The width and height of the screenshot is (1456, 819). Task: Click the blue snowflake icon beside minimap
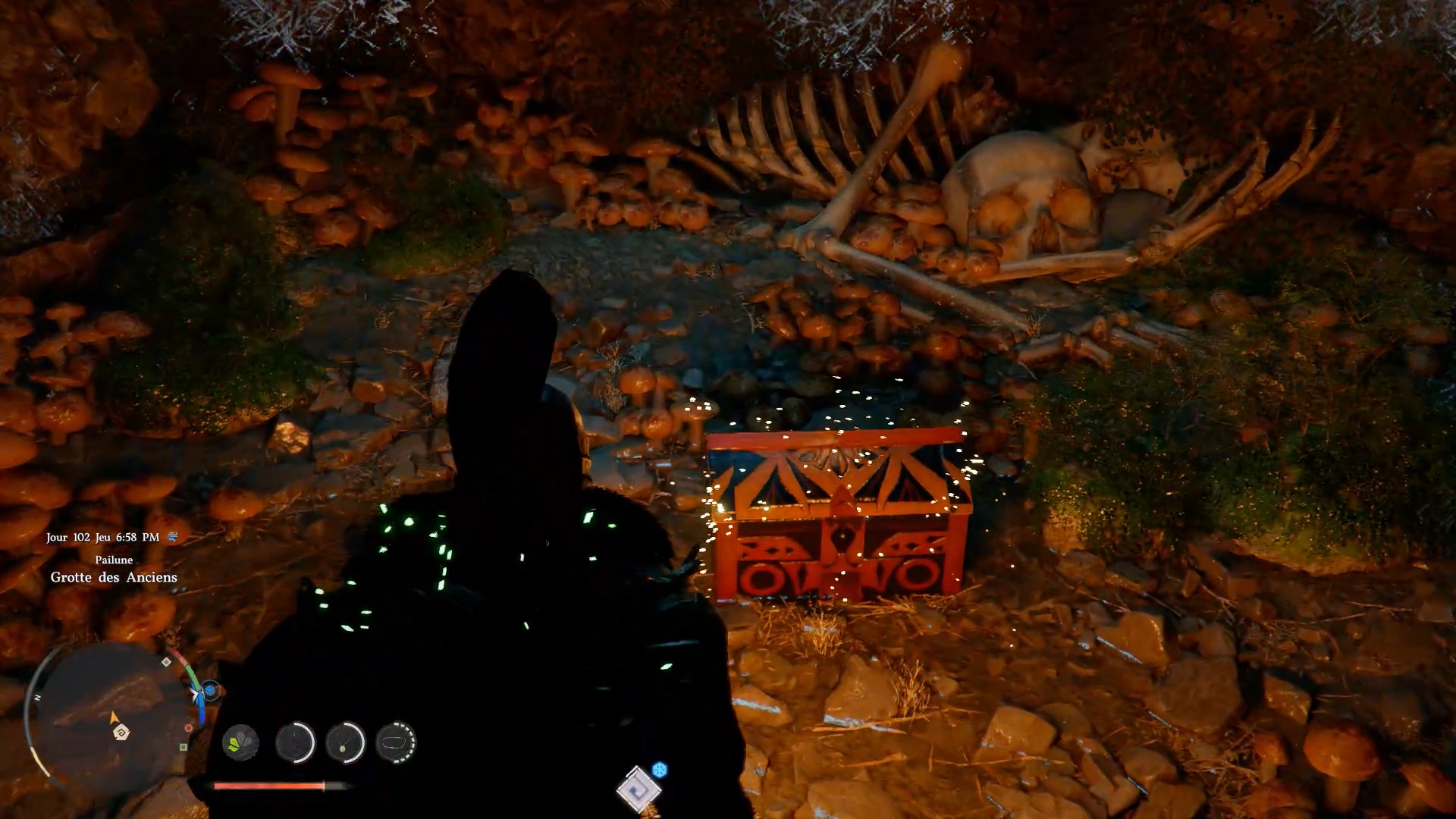212,690
